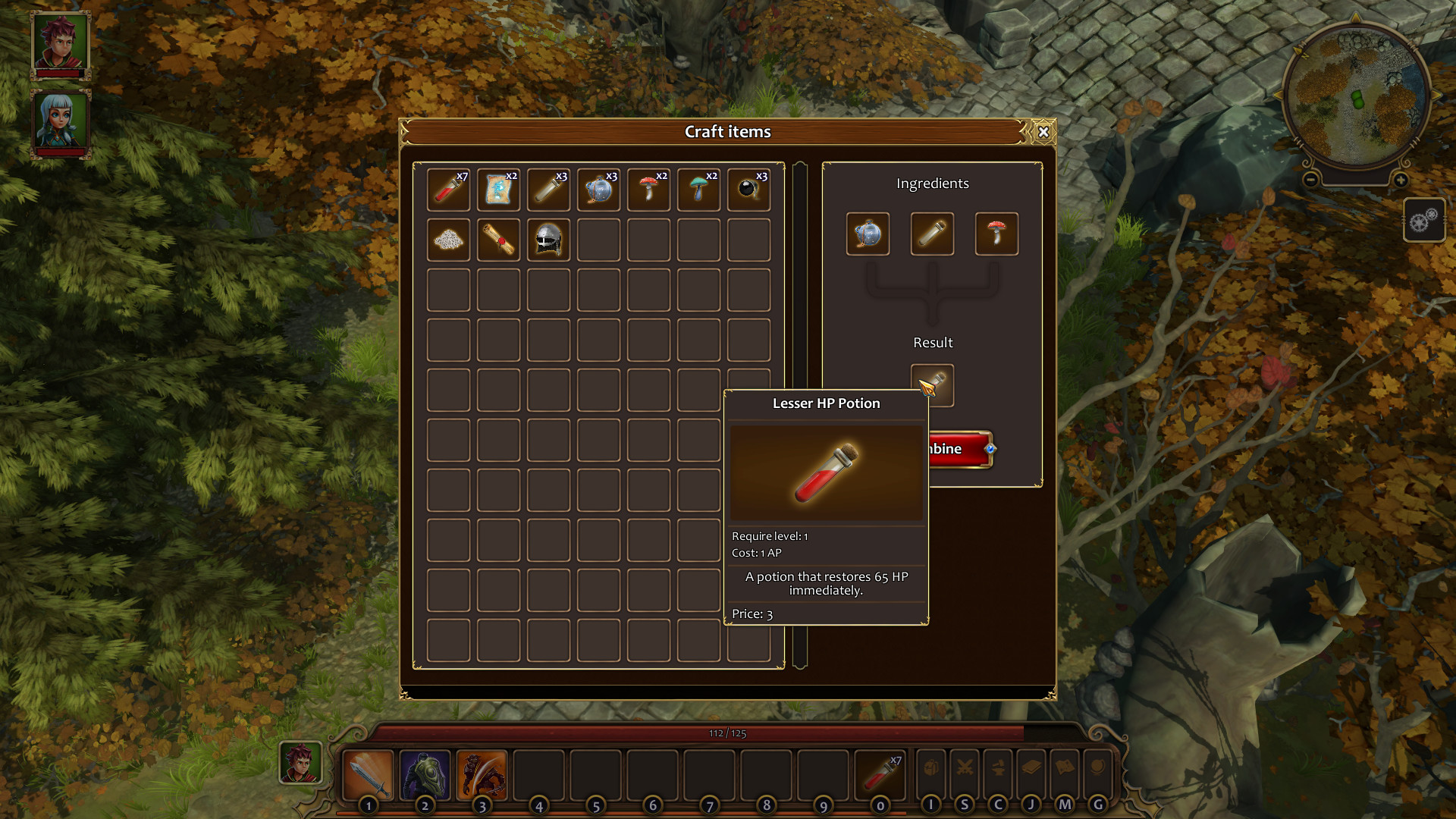Select the glowing magic scroll item
Screen dimensions: 1456x819
498,190
